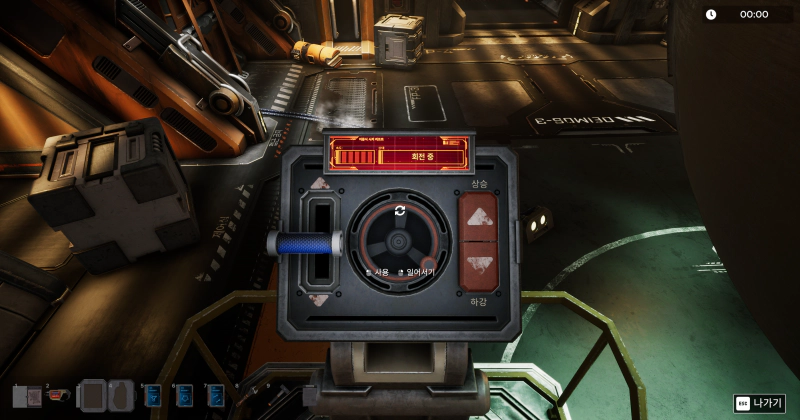Select the blue card in hotbar slot 7

(x=216, y=396)
